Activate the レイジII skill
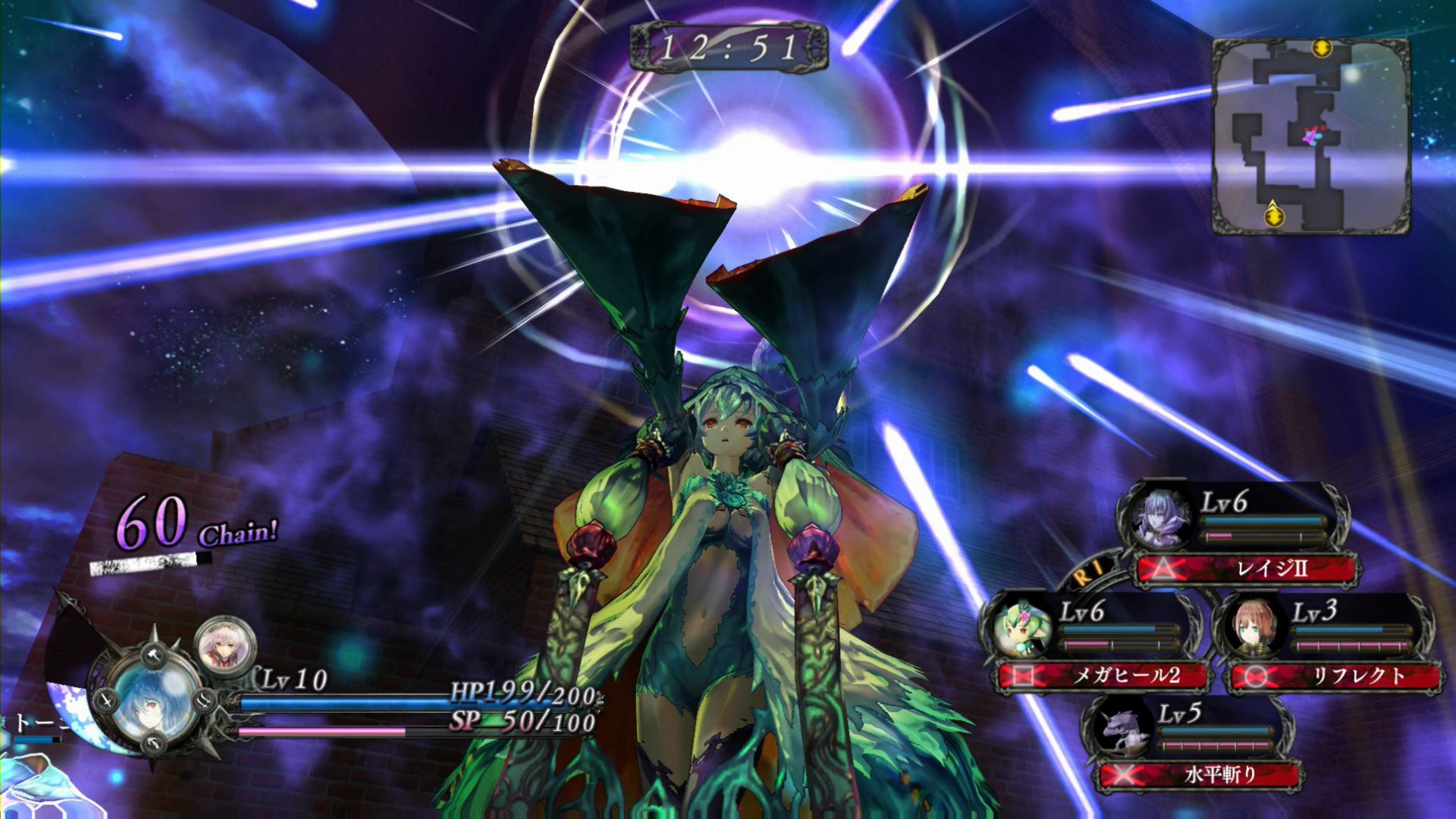This screenshot has height=819, width=1456. 1247,569
